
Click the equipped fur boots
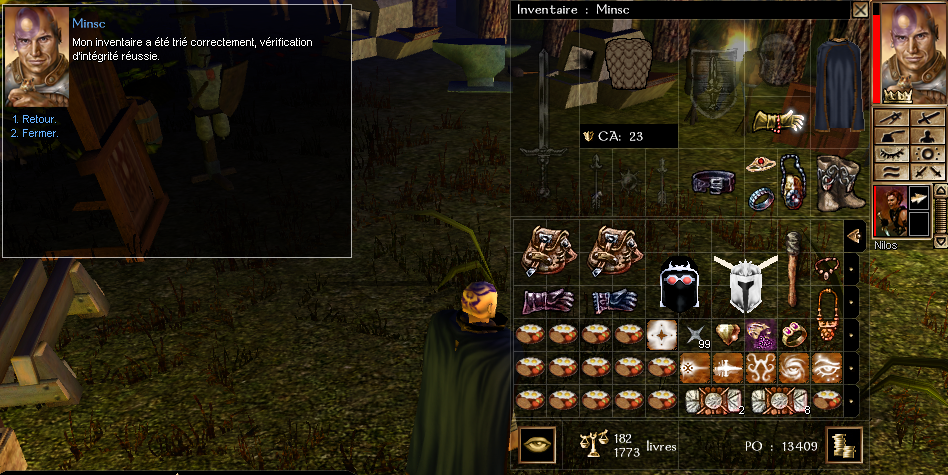(x=835, y=182)
